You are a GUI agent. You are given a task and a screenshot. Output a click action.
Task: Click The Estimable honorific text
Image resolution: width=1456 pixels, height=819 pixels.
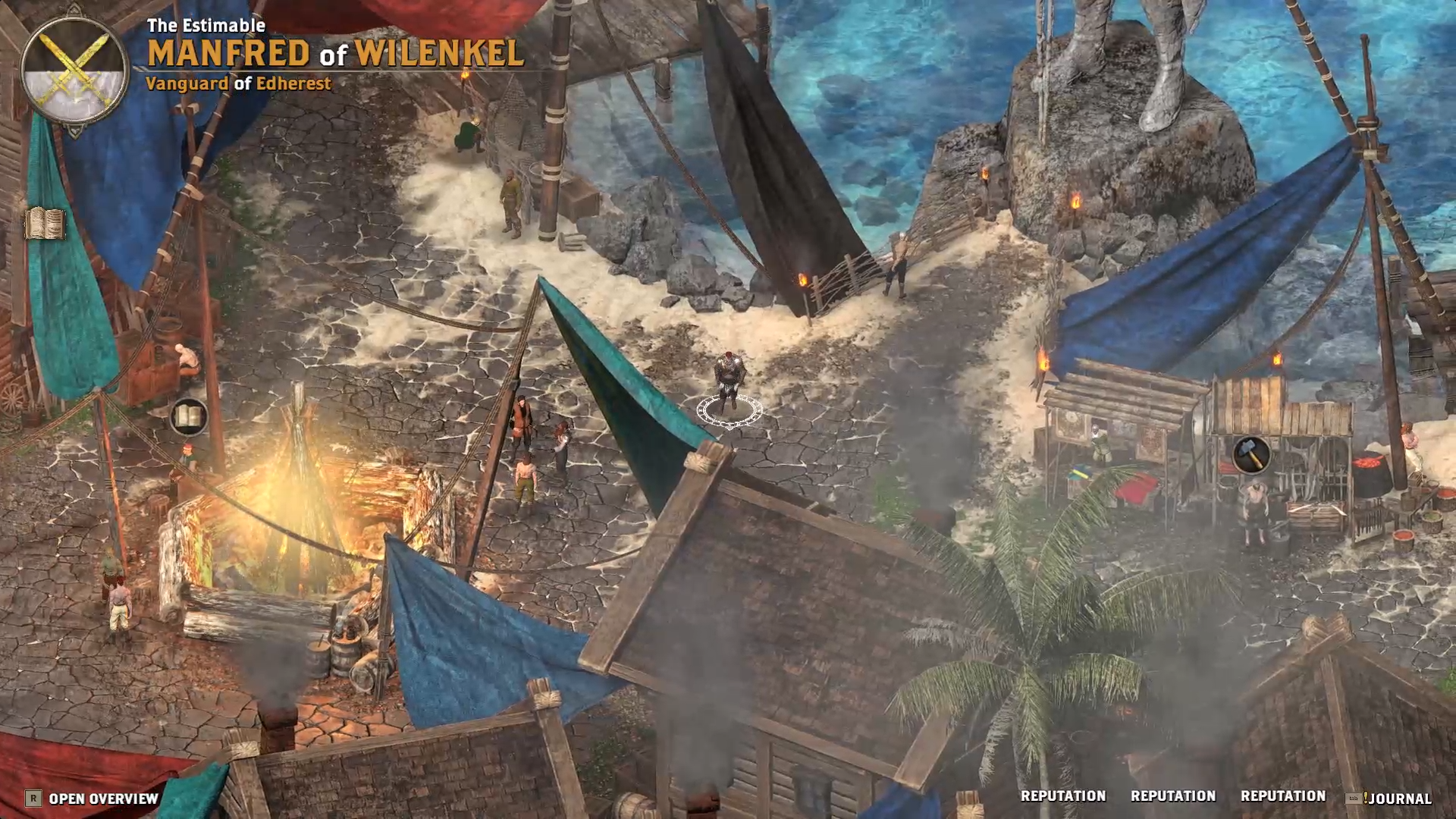coord(207,24)
